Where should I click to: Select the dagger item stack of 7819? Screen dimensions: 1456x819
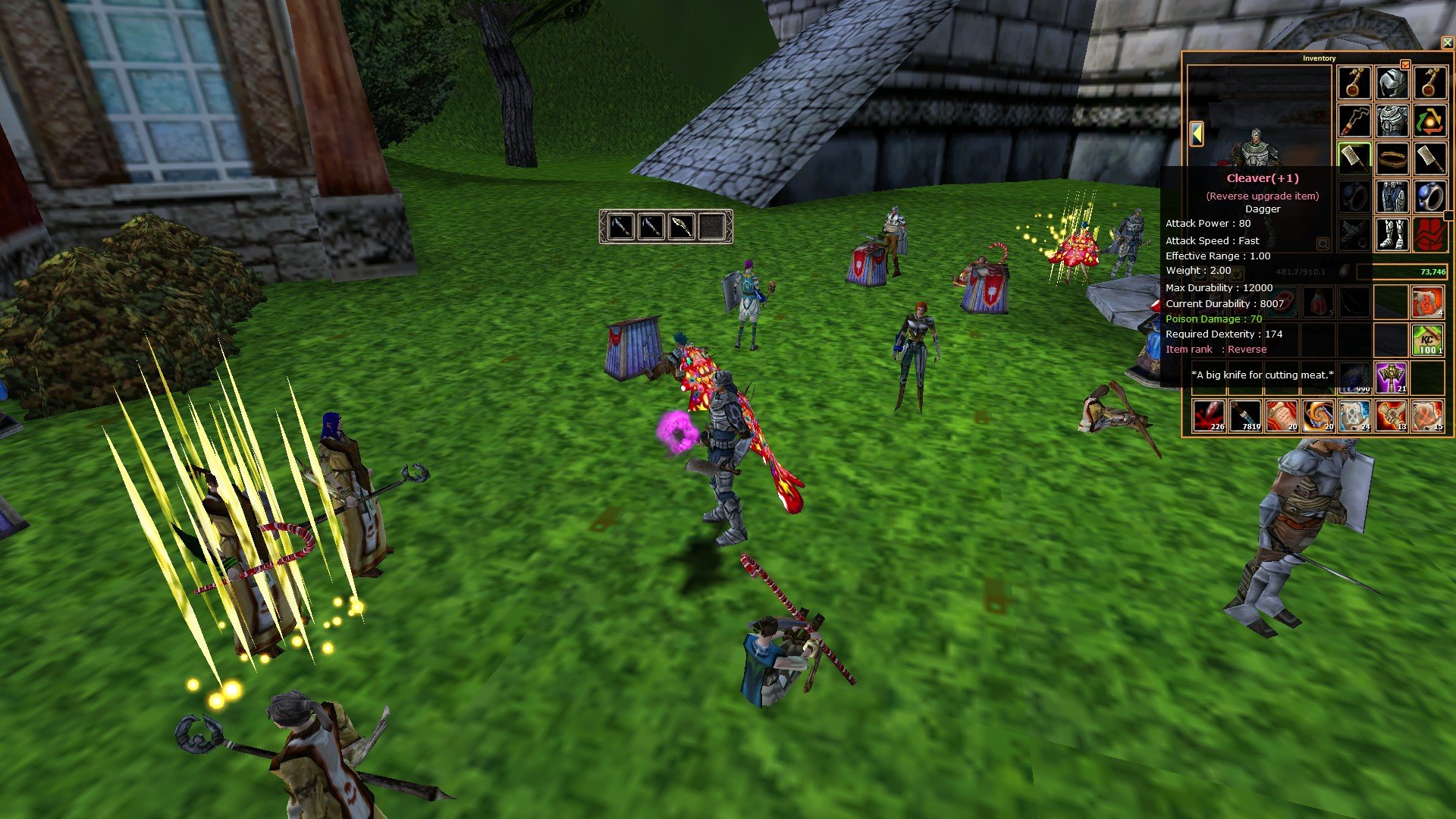pos(1245,416)
